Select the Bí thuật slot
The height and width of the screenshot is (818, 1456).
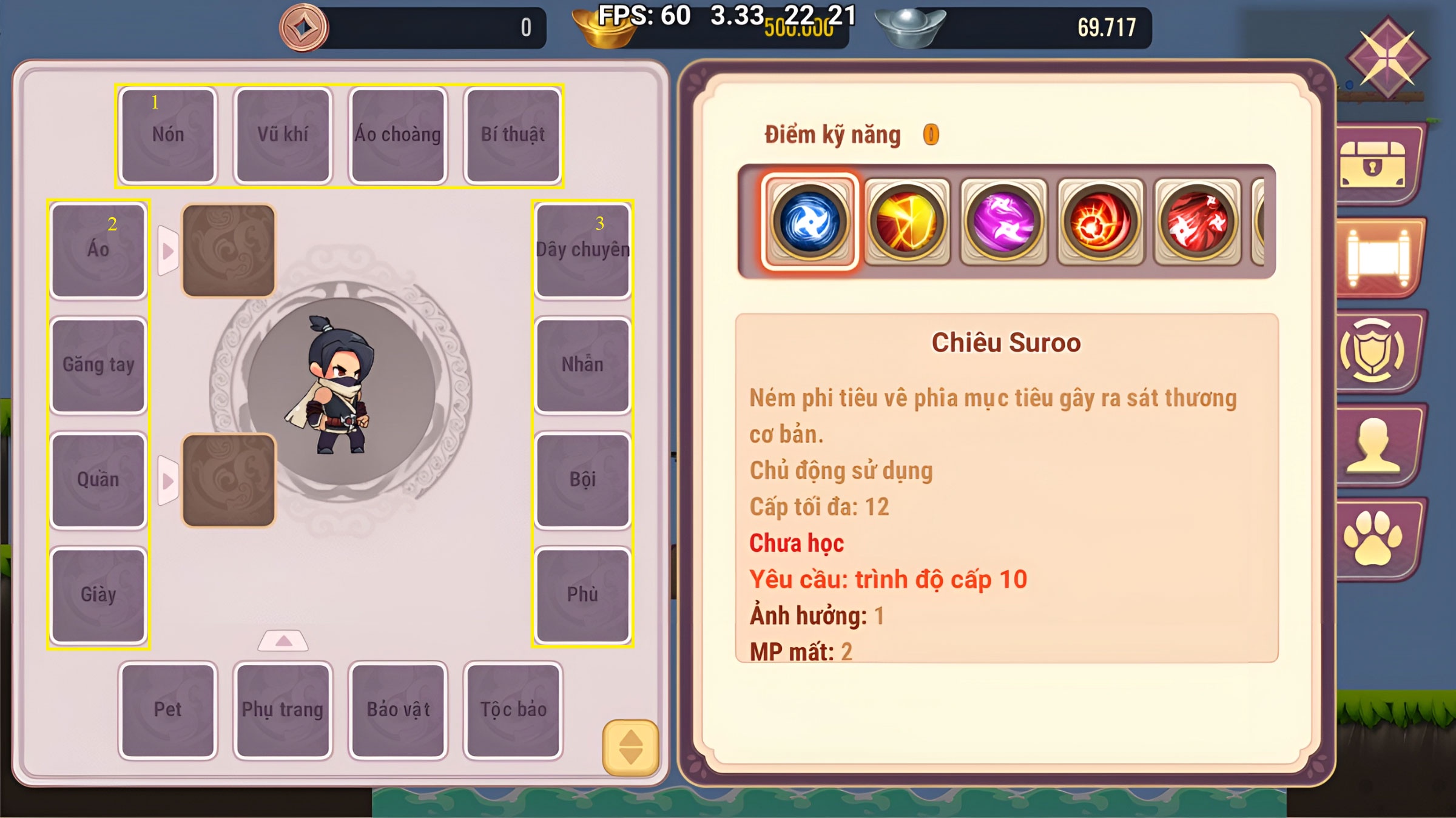pos(513,135)
